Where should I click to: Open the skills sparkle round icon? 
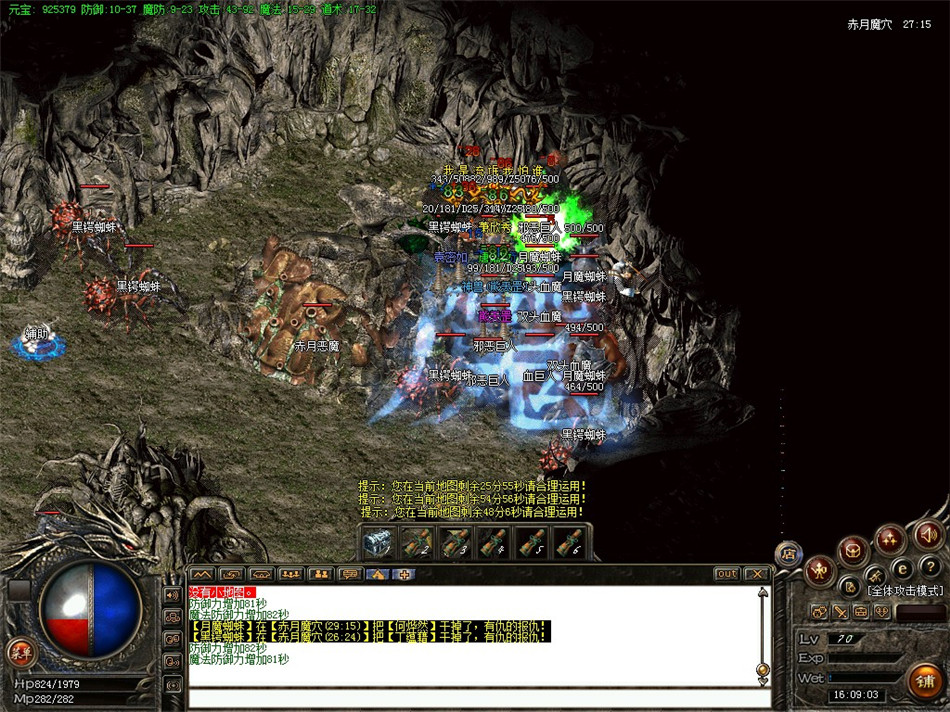point(889,541)
